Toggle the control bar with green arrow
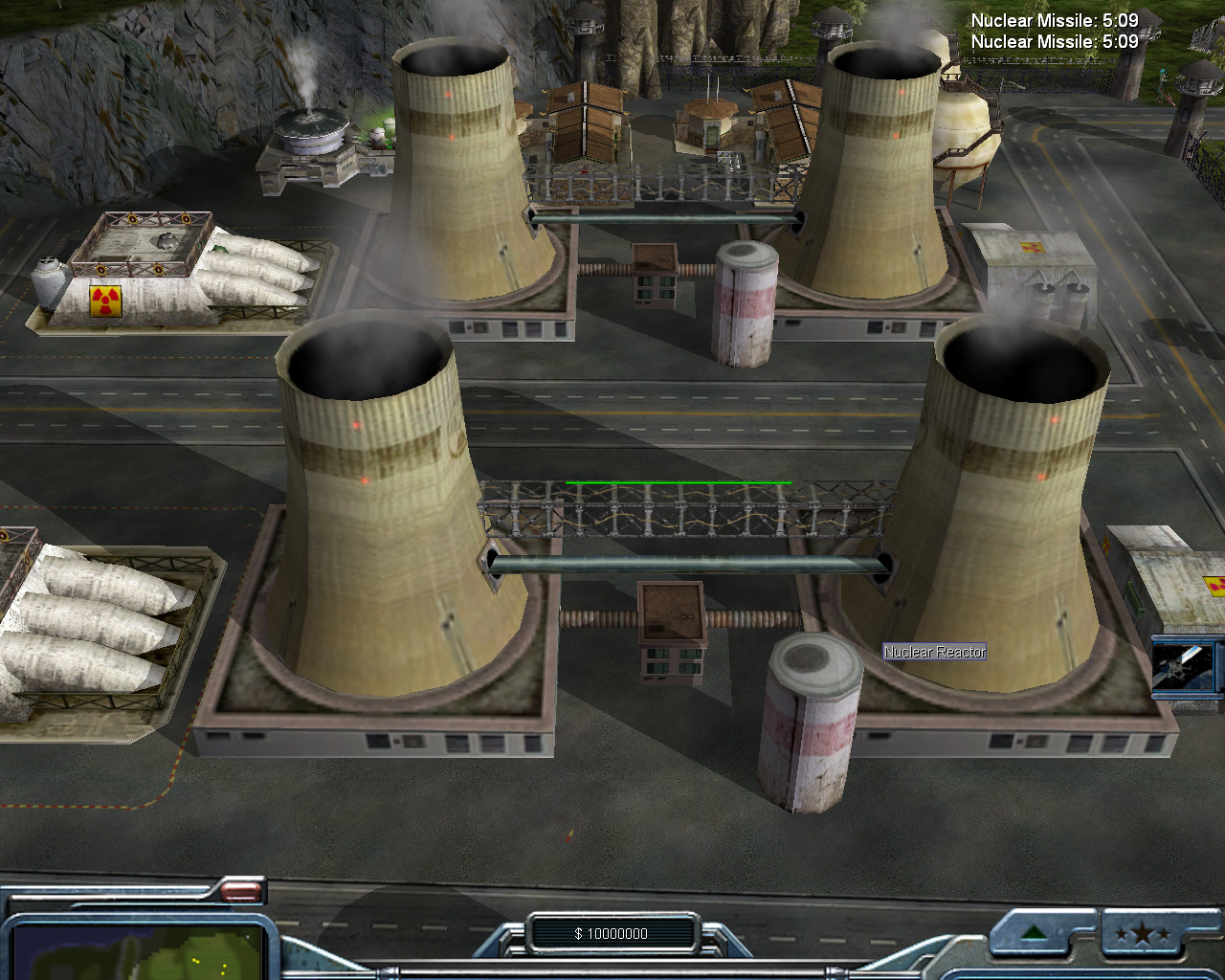The width and height of the screenshot is (1225, 980). pyautogui.click(x=1033, y=933)
